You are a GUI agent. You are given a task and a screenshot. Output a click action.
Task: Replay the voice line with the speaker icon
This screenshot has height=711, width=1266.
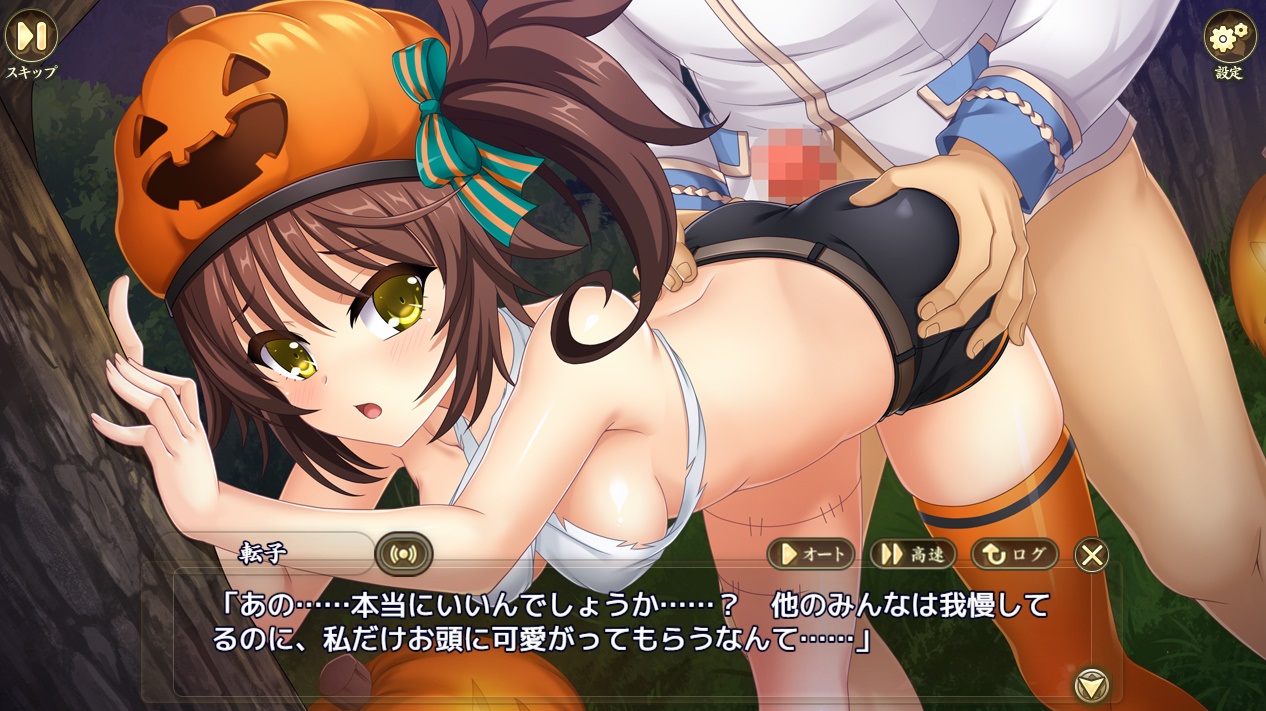[x=403, y=553]
